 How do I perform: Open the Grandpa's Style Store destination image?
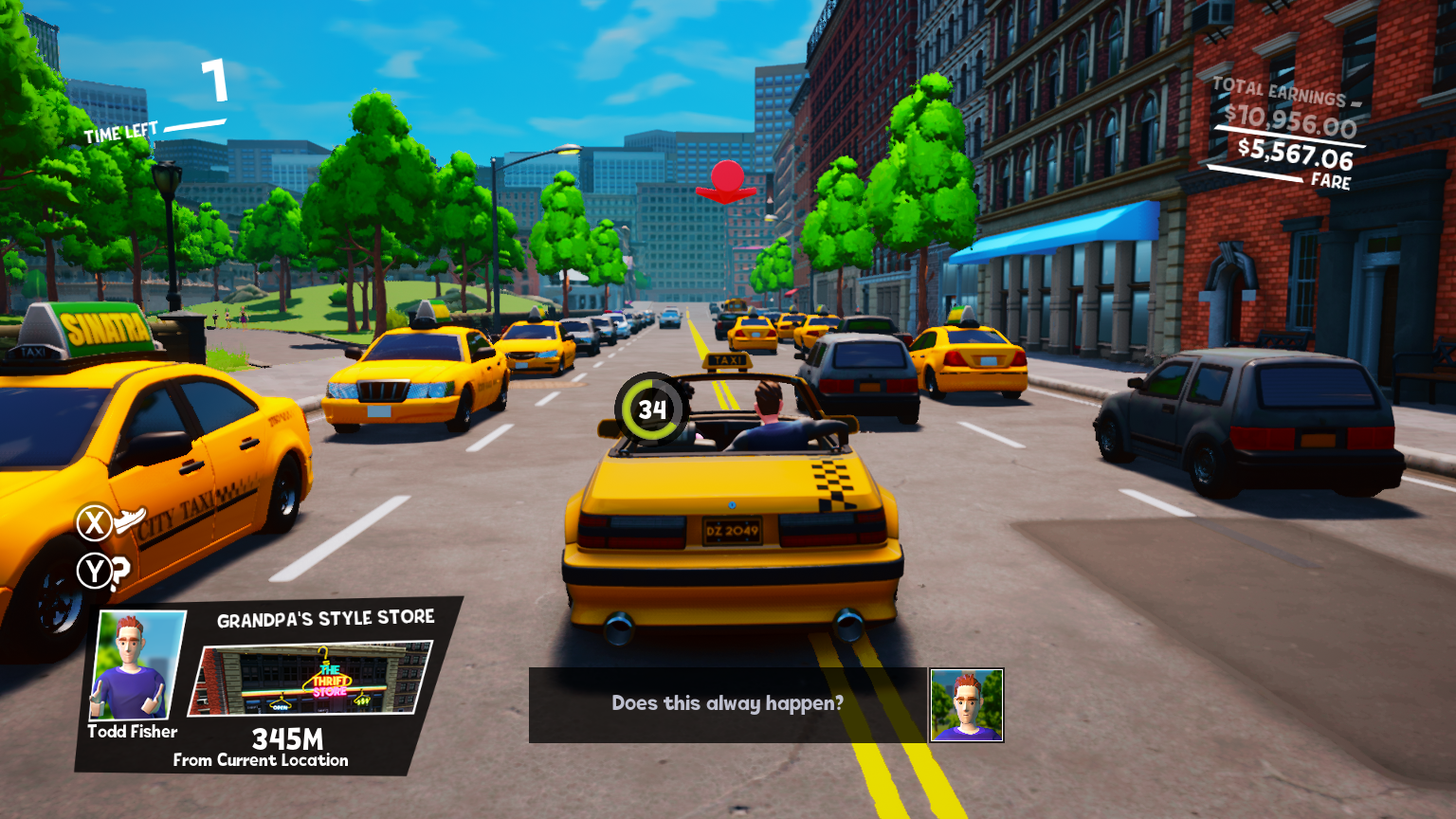point(310,679)
